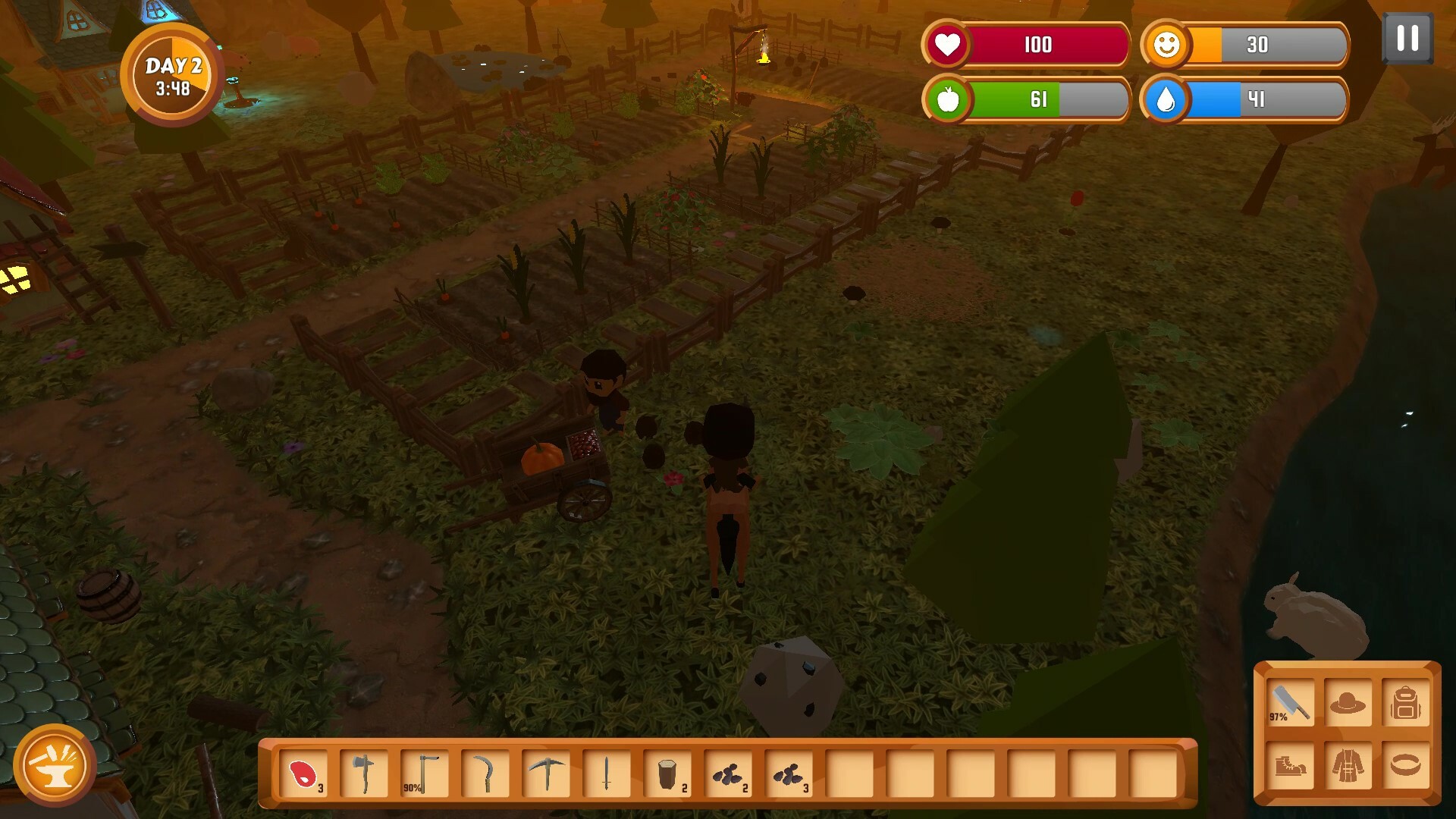Equip the hoe showing 90% durability
Viewport: 1456px width, 819px height.
(425, 773)
